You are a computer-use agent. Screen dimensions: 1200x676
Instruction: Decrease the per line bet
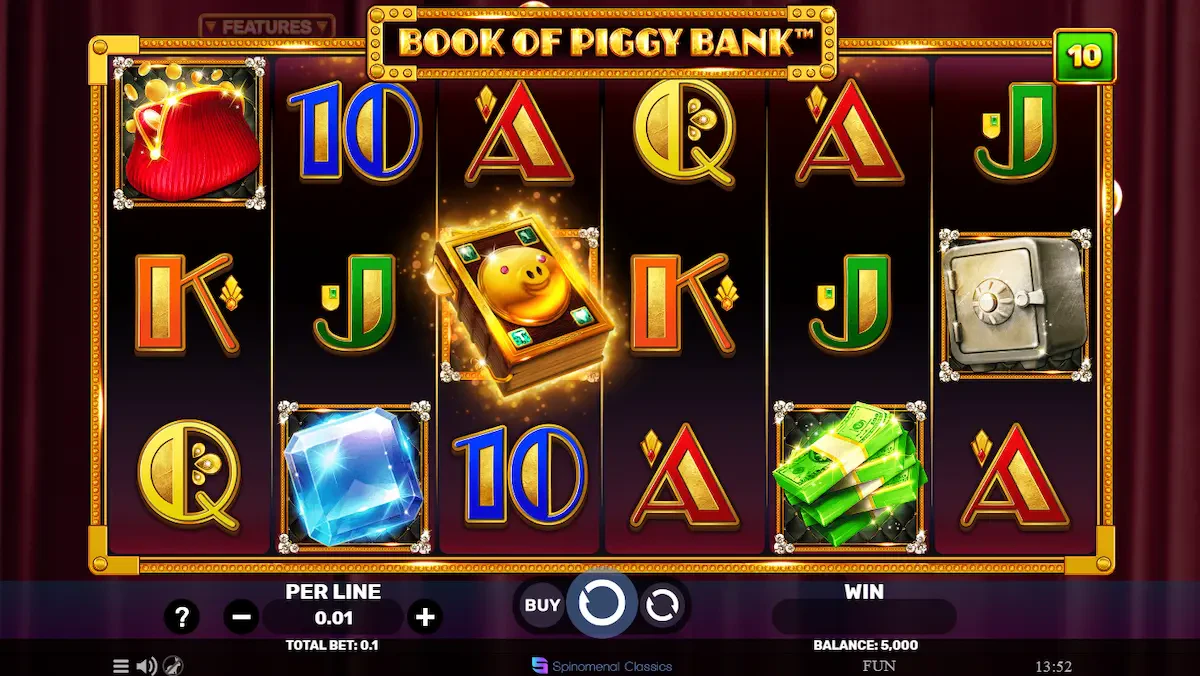pyautogui.click(x=241, y=617)
